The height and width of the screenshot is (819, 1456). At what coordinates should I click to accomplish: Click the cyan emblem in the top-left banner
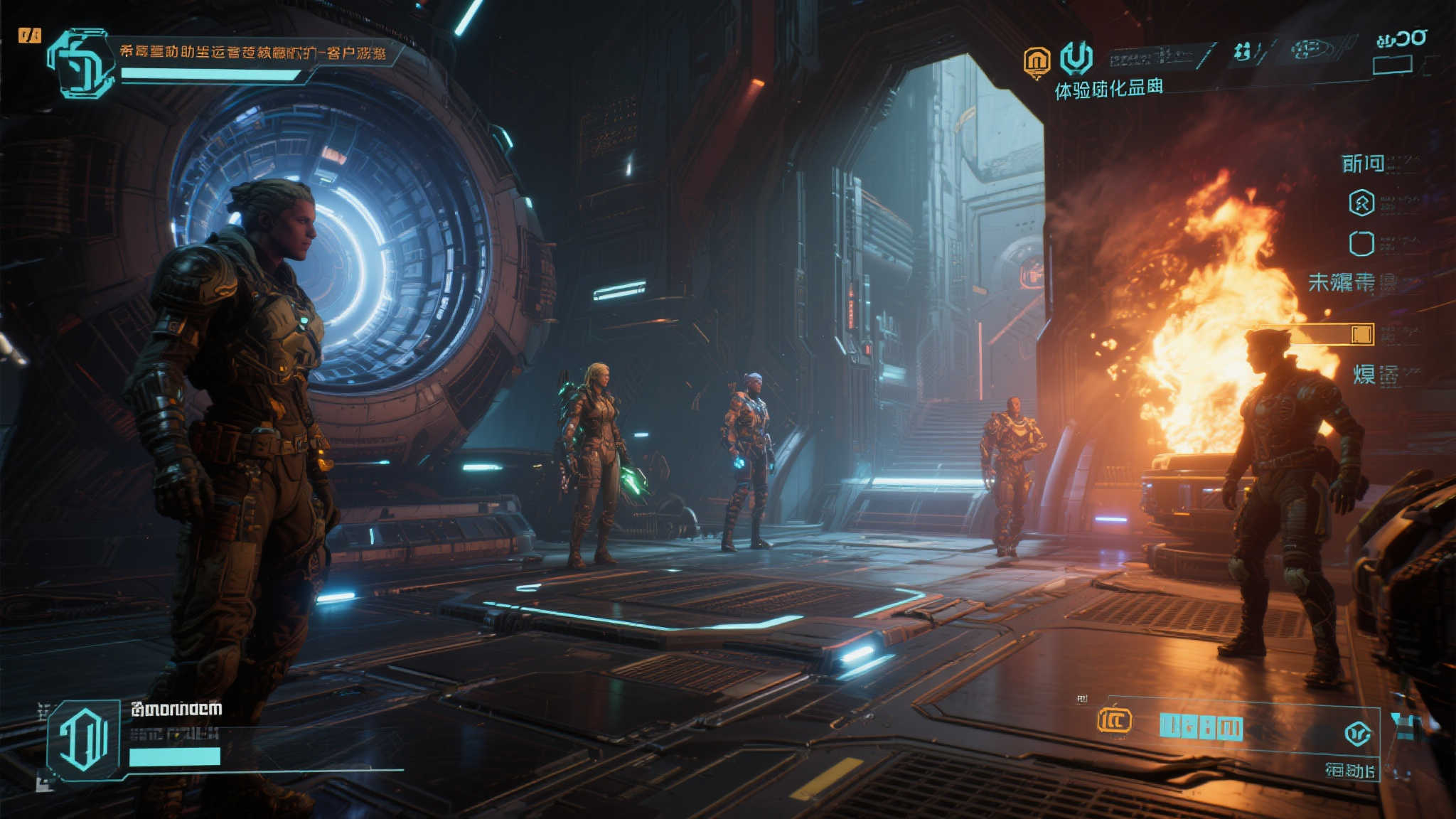(x=80, y=63)
